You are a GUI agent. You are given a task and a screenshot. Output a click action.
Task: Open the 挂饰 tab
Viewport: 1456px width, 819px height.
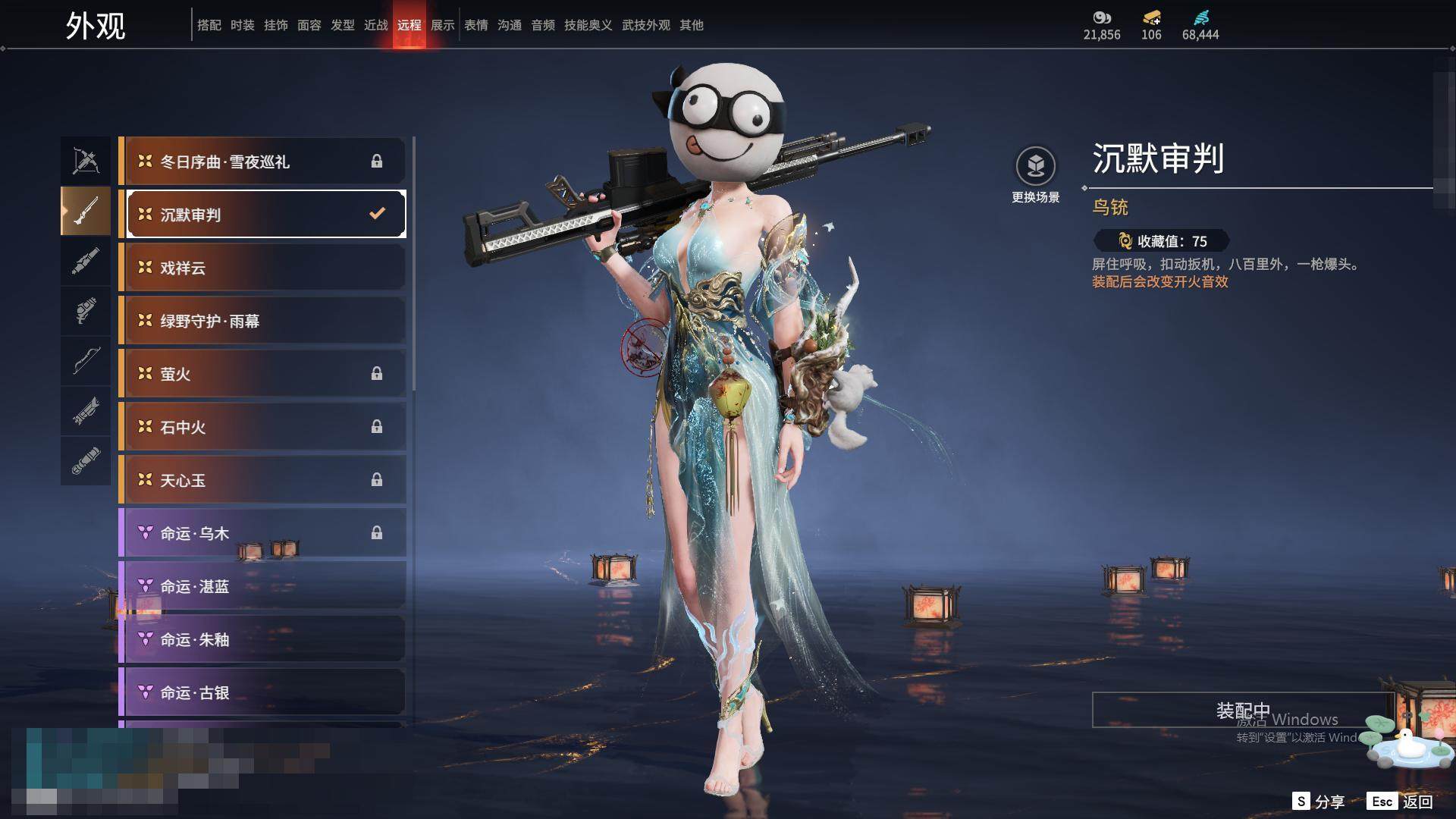tap(276, 25)
